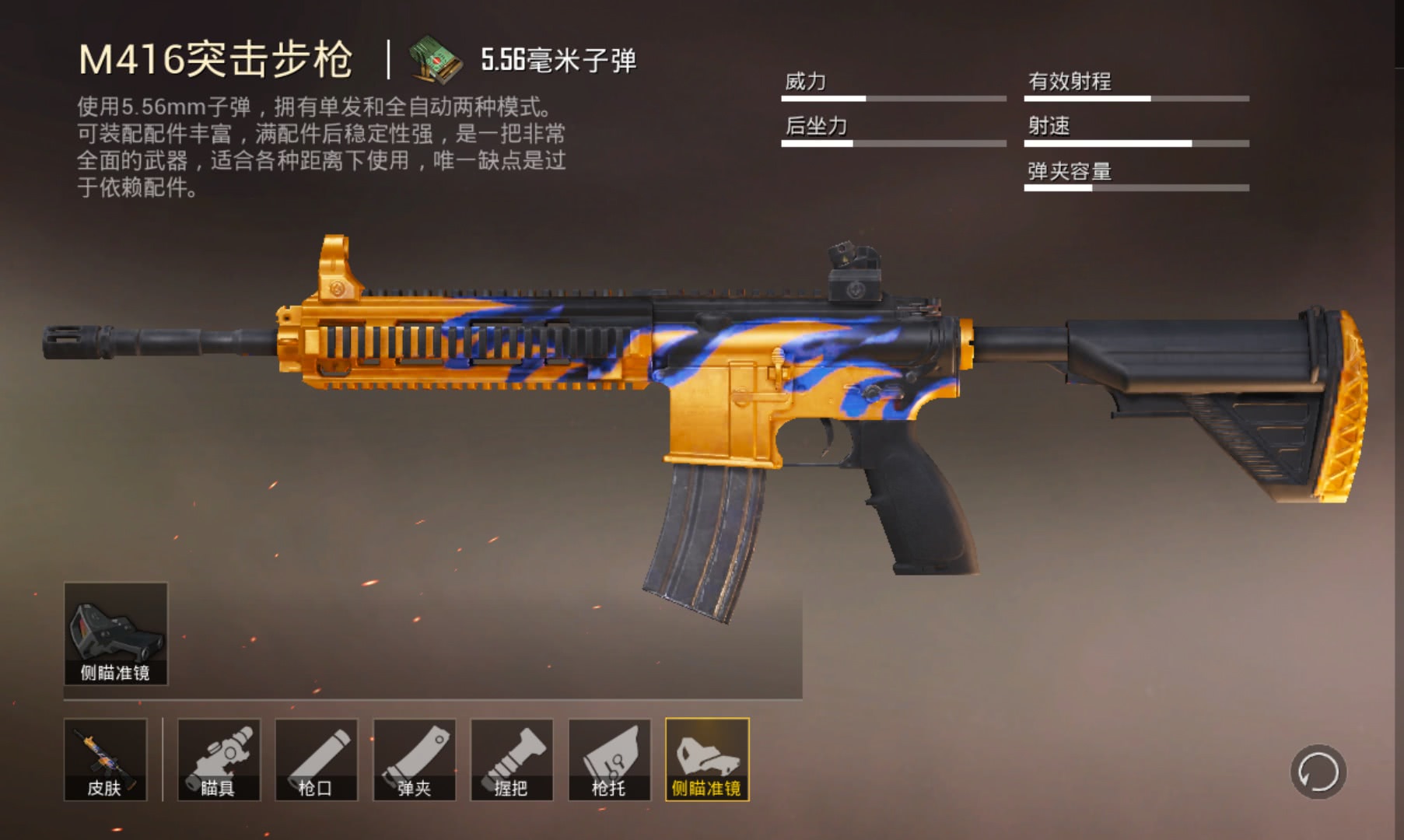Select the 瞄具 (sight) attachment category icon
The width and height of the screenshot is (1404, 840).
tap(219, 761)
